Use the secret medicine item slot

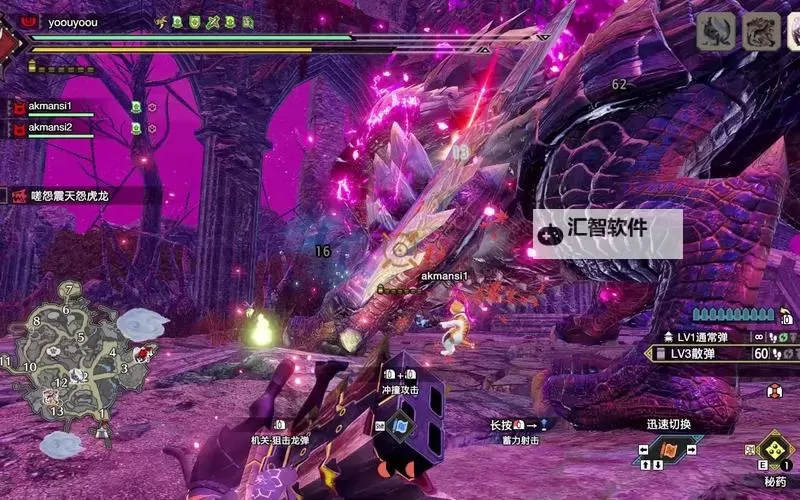click(775, 453)
